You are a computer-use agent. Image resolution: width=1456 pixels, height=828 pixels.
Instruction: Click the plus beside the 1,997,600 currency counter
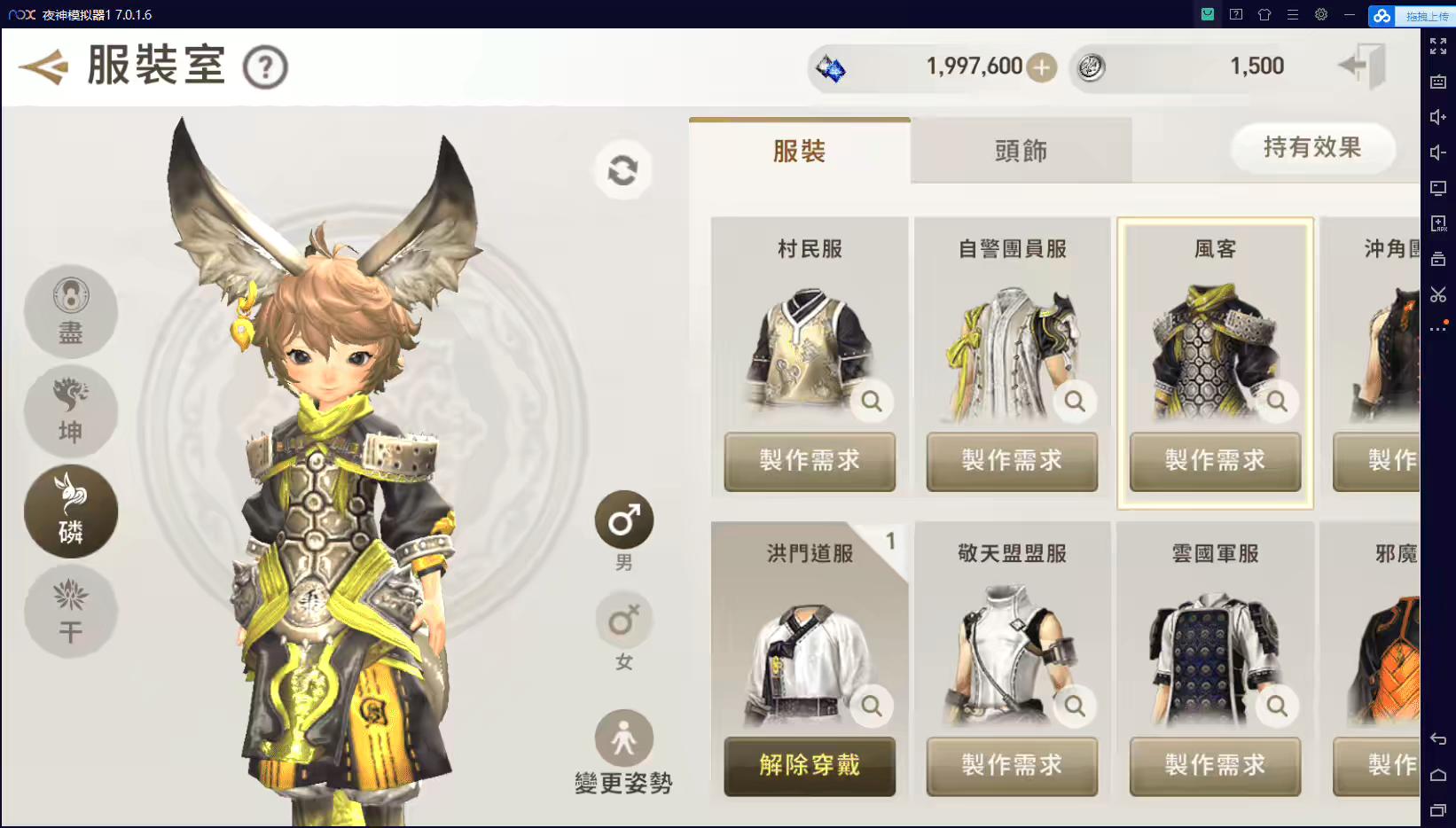(x=1041, y=66)
